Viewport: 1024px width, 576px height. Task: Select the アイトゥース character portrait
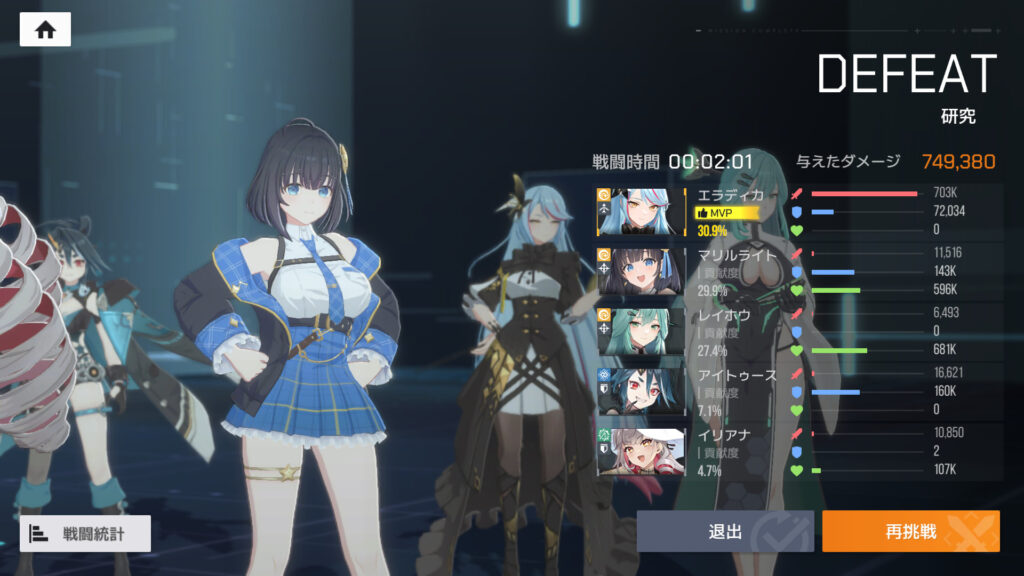(648, 390)
